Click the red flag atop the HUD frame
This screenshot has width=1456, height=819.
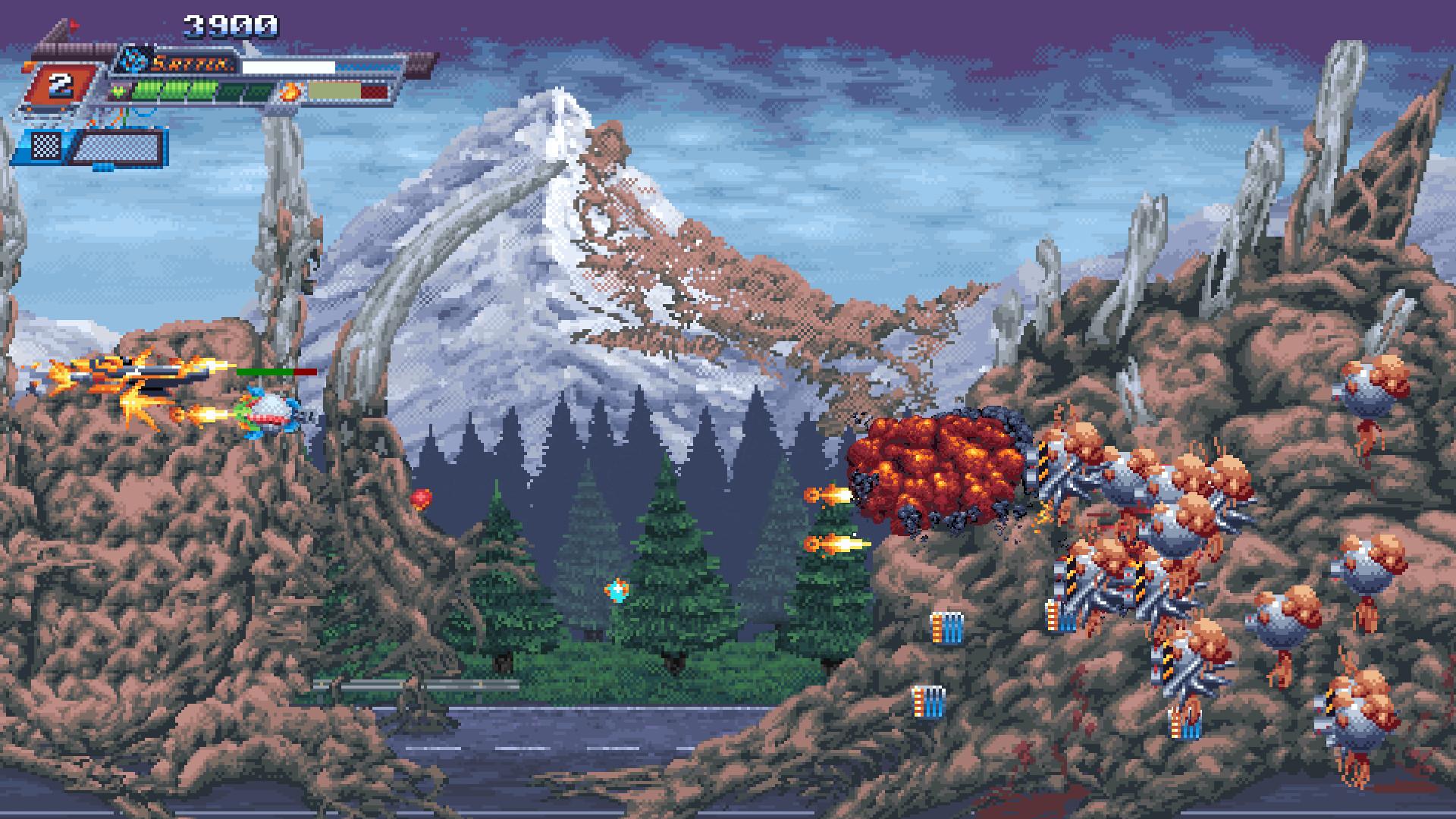[x=74, y=24]
